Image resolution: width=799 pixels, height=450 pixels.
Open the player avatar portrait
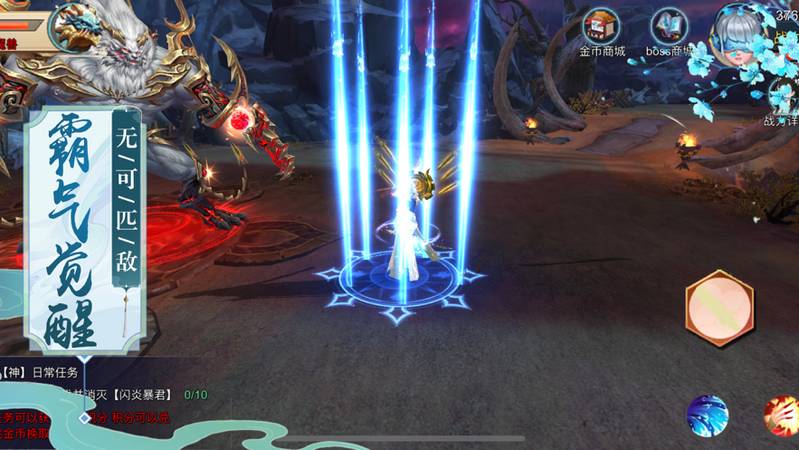73,26
